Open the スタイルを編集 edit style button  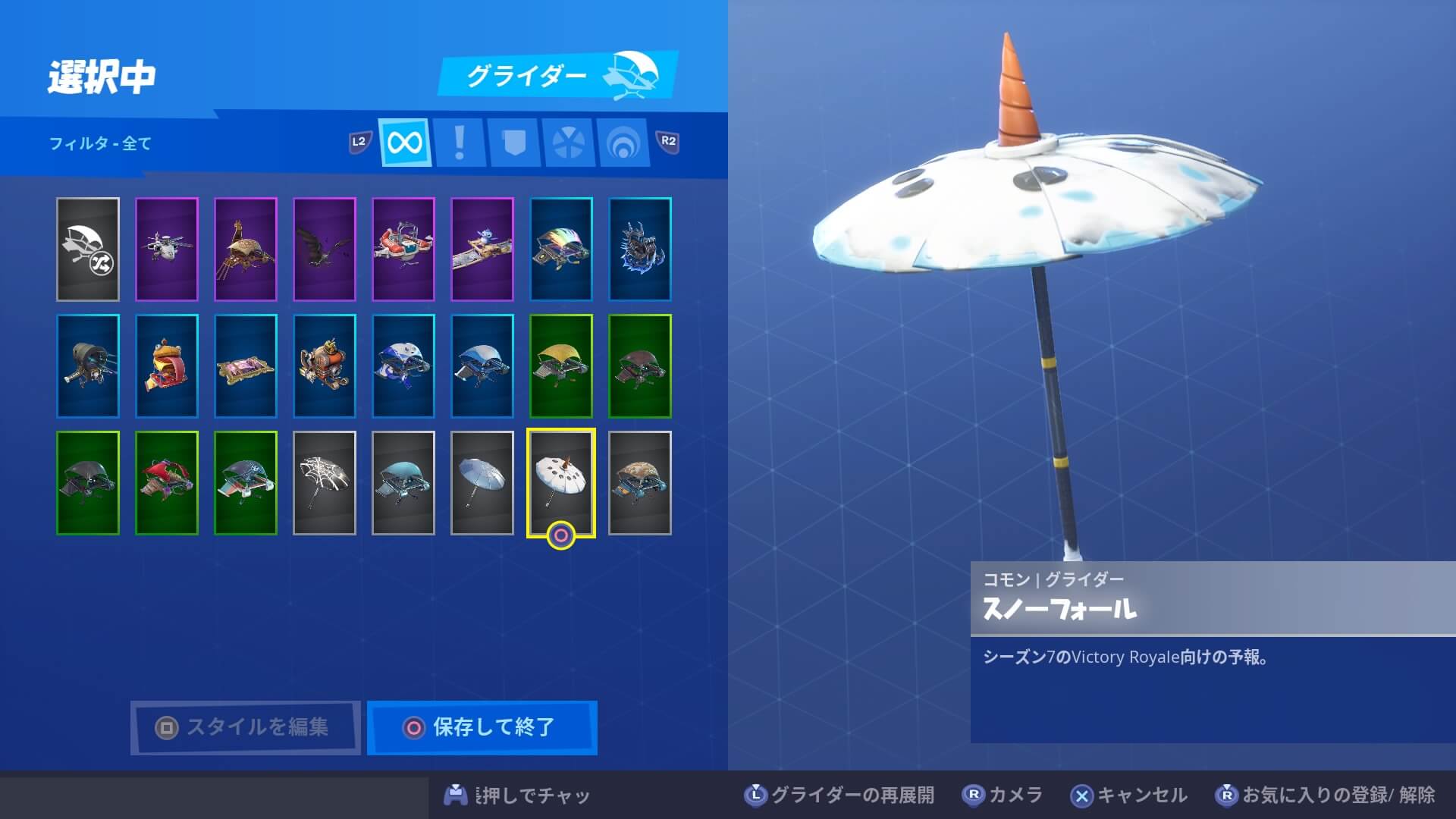[x=245, y=727]
